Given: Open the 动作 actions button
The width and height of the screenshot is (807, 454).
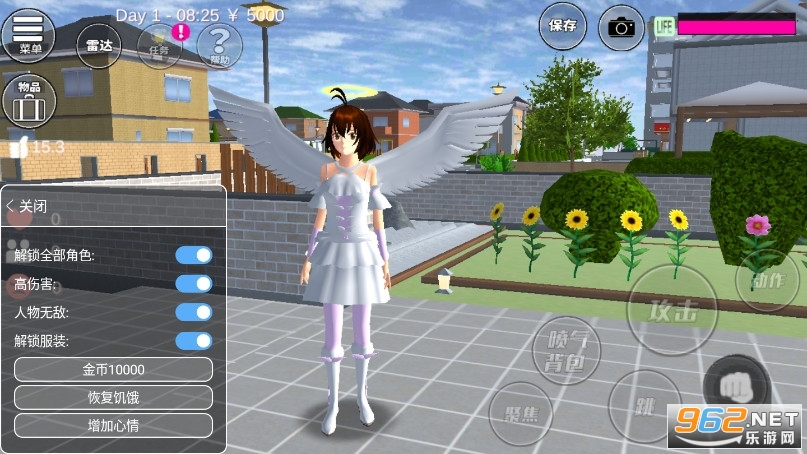Looking at the screenshot, I should point(767,280).
